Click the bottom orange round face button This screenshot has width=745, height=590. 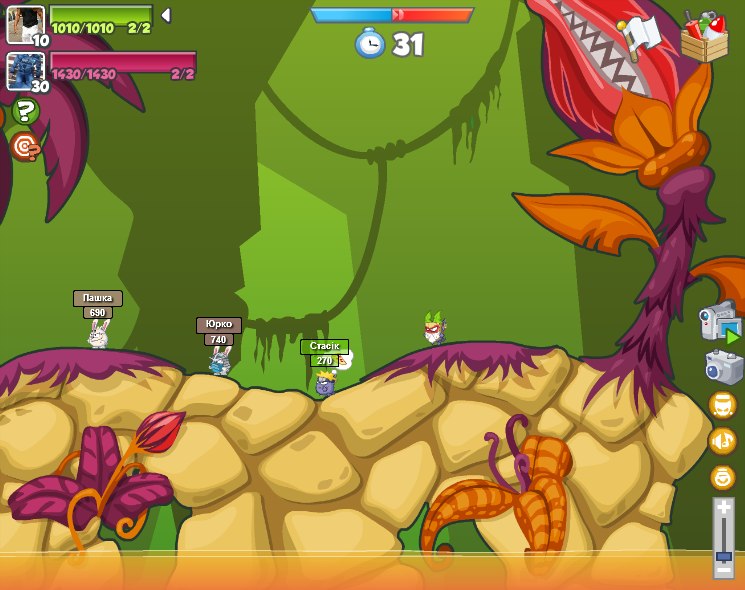pos(722,477)
